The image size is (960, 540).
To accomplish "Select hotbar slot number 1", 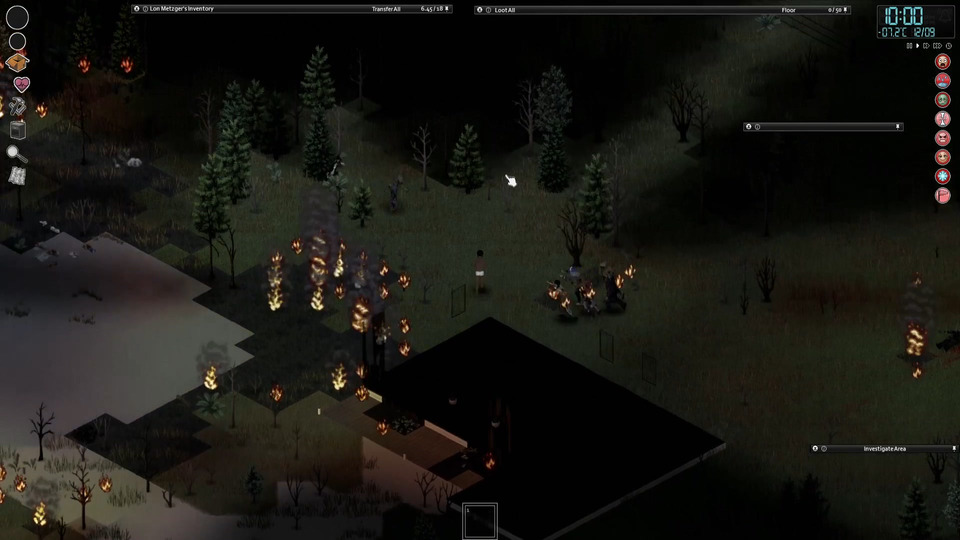I will pos(480,521).
